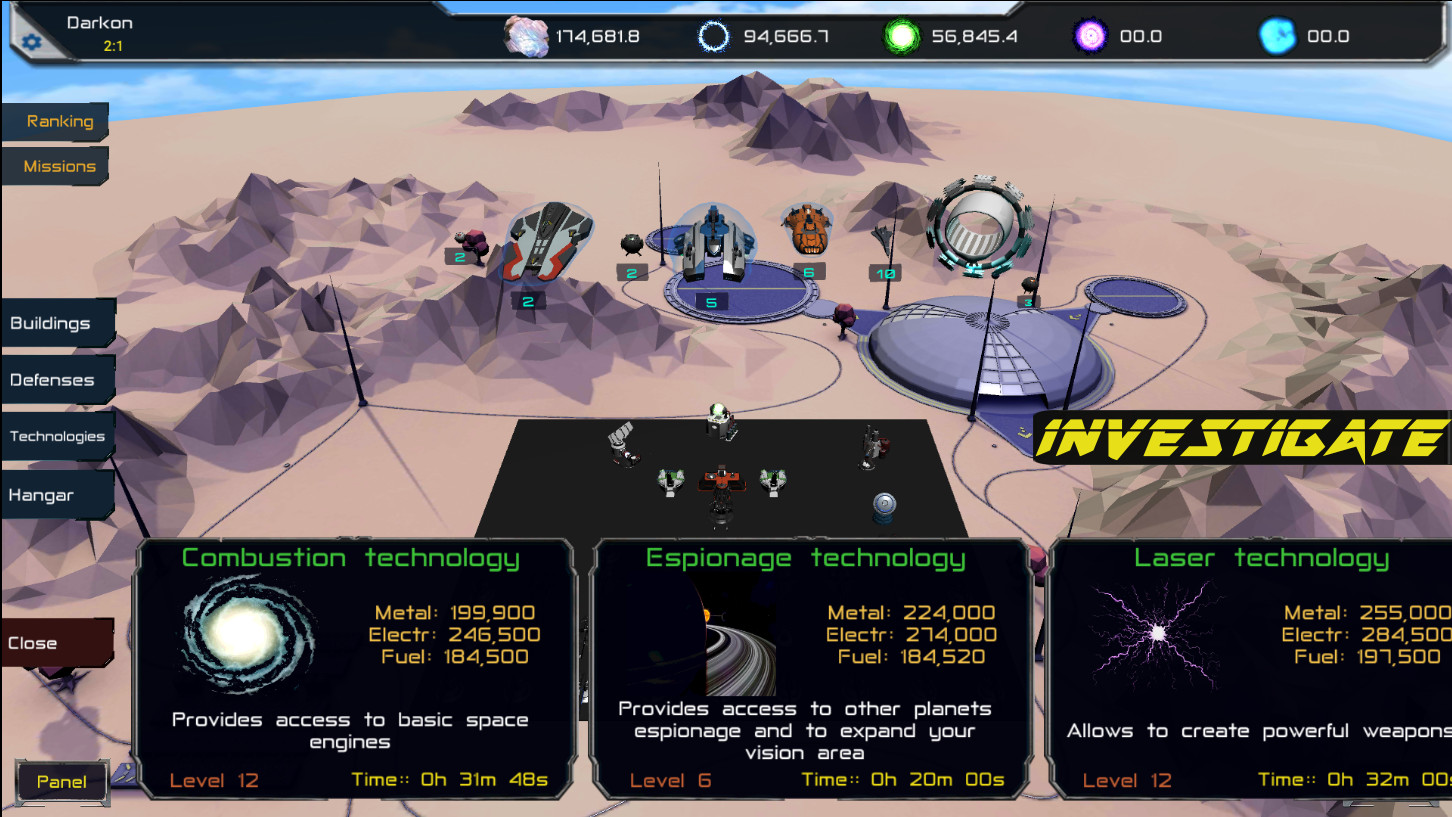Select the orange ship parked on the planet
The width and height of the screenshot is (1452, 817).
(806, 230)
